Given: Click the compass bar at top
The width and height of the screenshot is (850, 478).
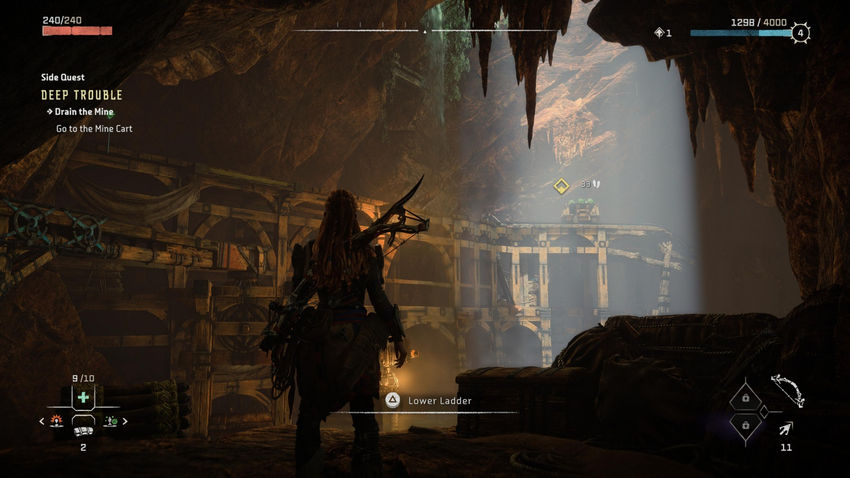Looking at the screenshot, I should [424, 31].
